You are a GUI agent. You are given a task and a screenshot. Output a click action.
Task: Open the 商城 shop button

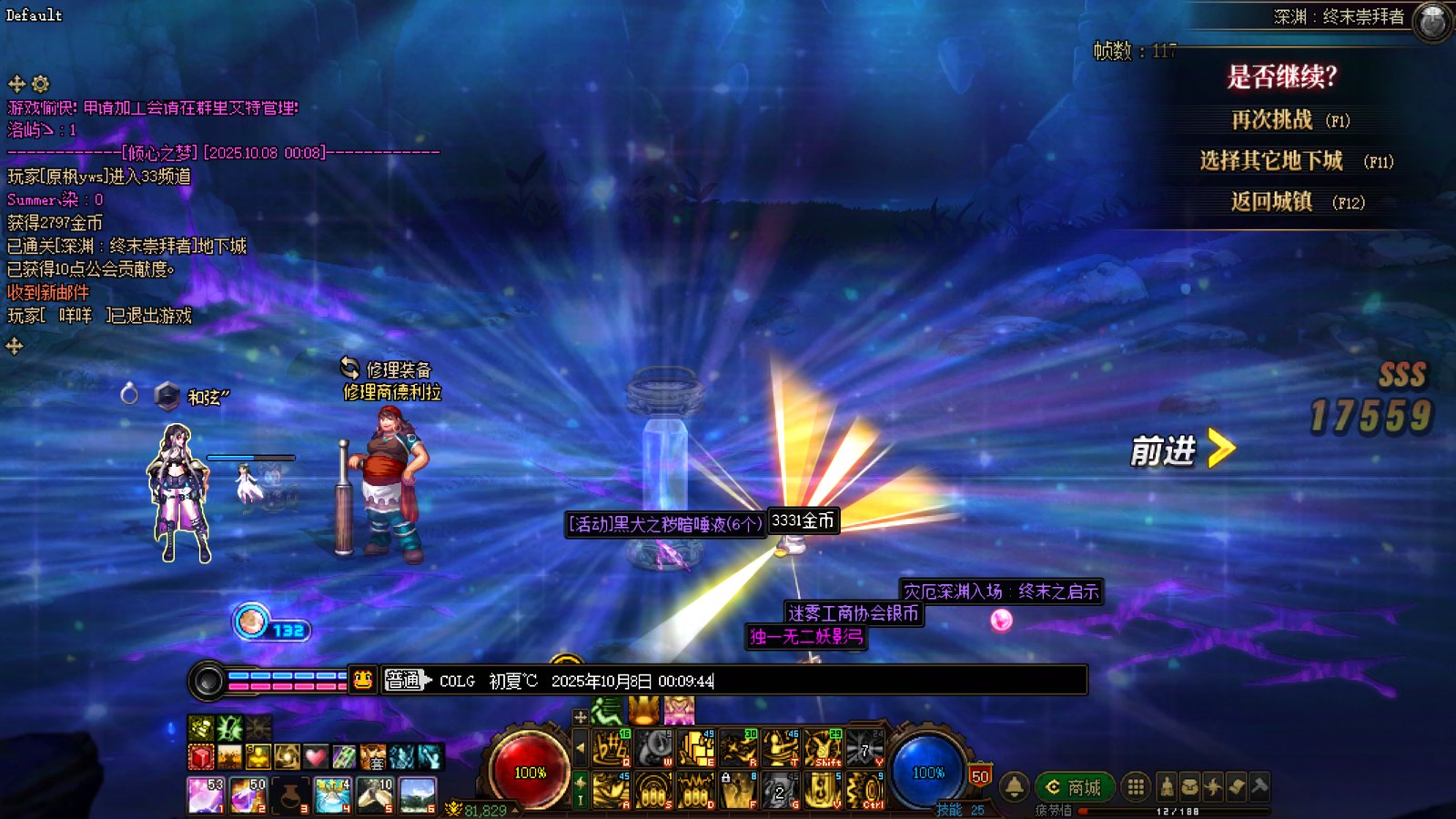tap(1073, 787)
